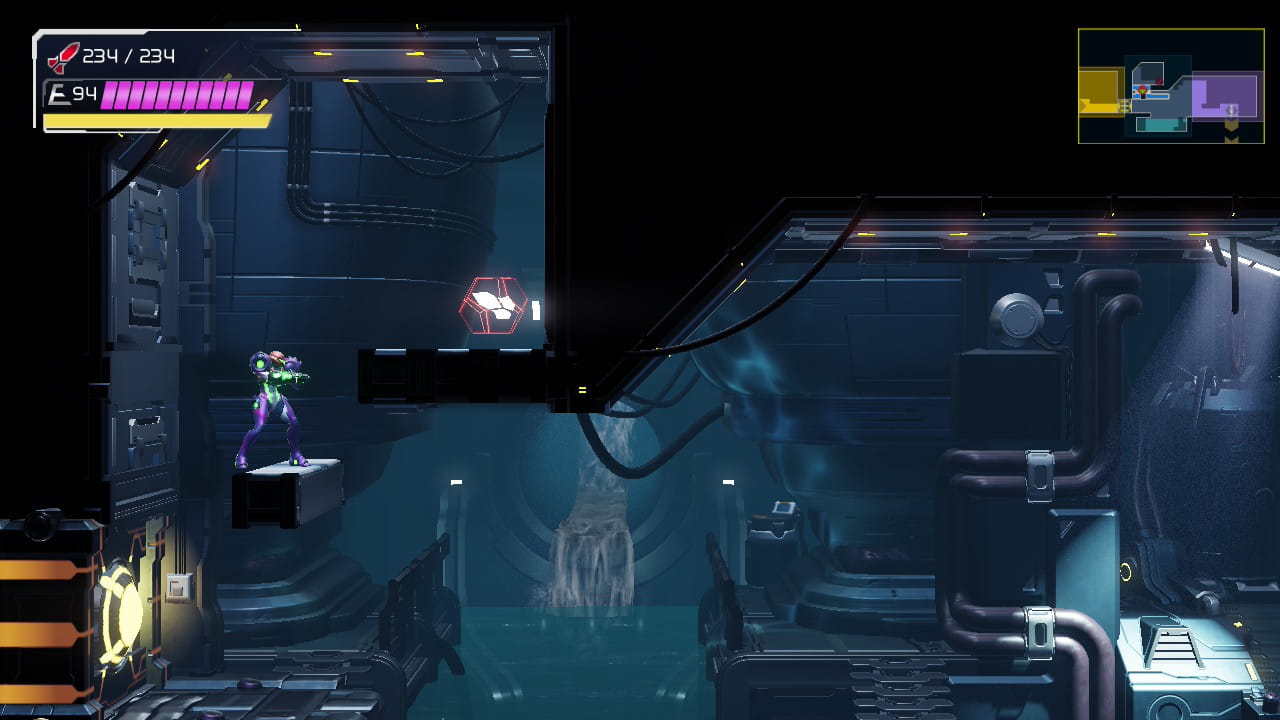Viewport: 1280px width, 720px height.
Task: Click Samus's player marker on the minimap
Action: tap(1142, 90)
